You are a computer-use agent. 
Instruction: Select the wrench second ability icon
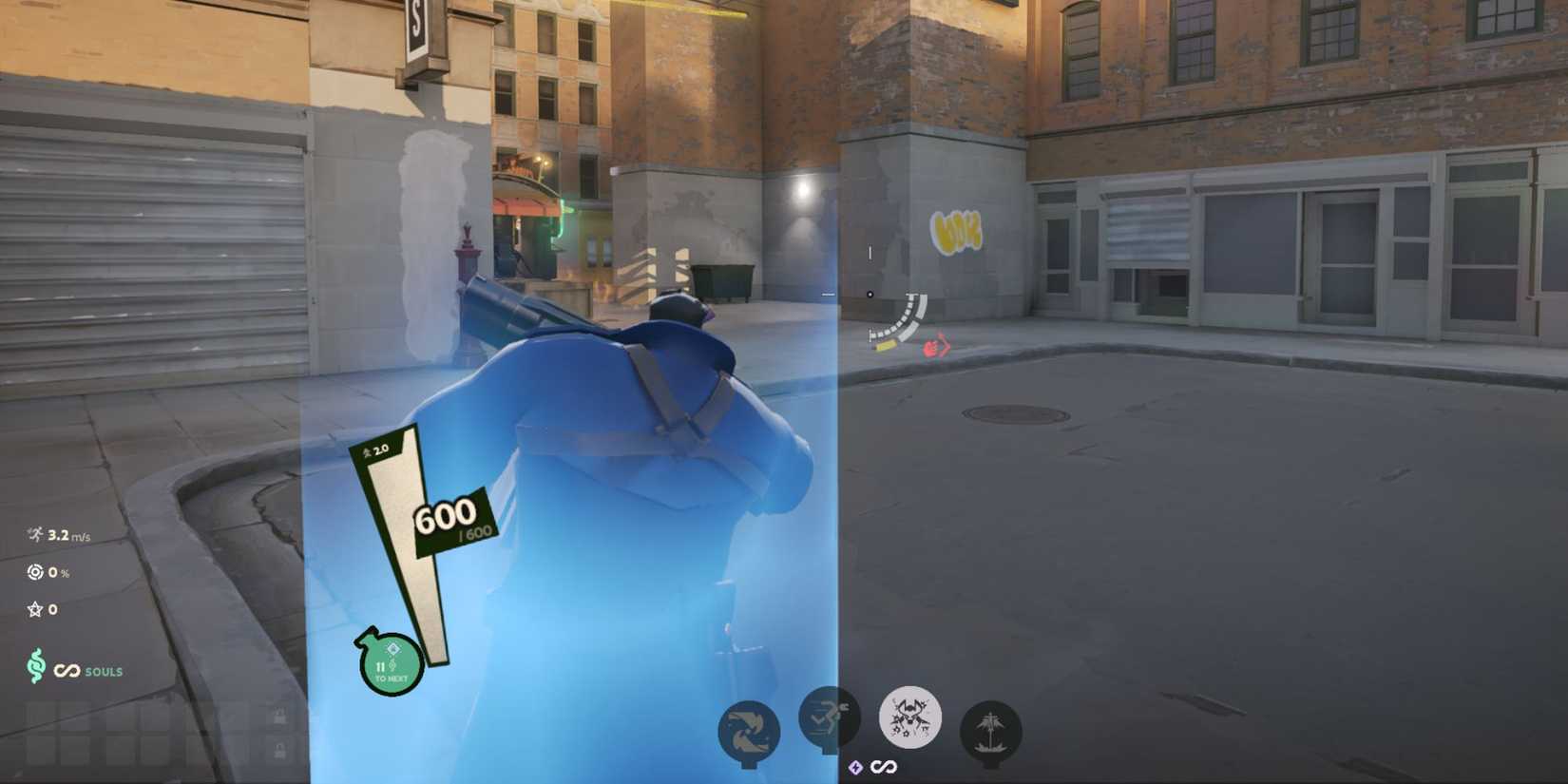[829, 719]
